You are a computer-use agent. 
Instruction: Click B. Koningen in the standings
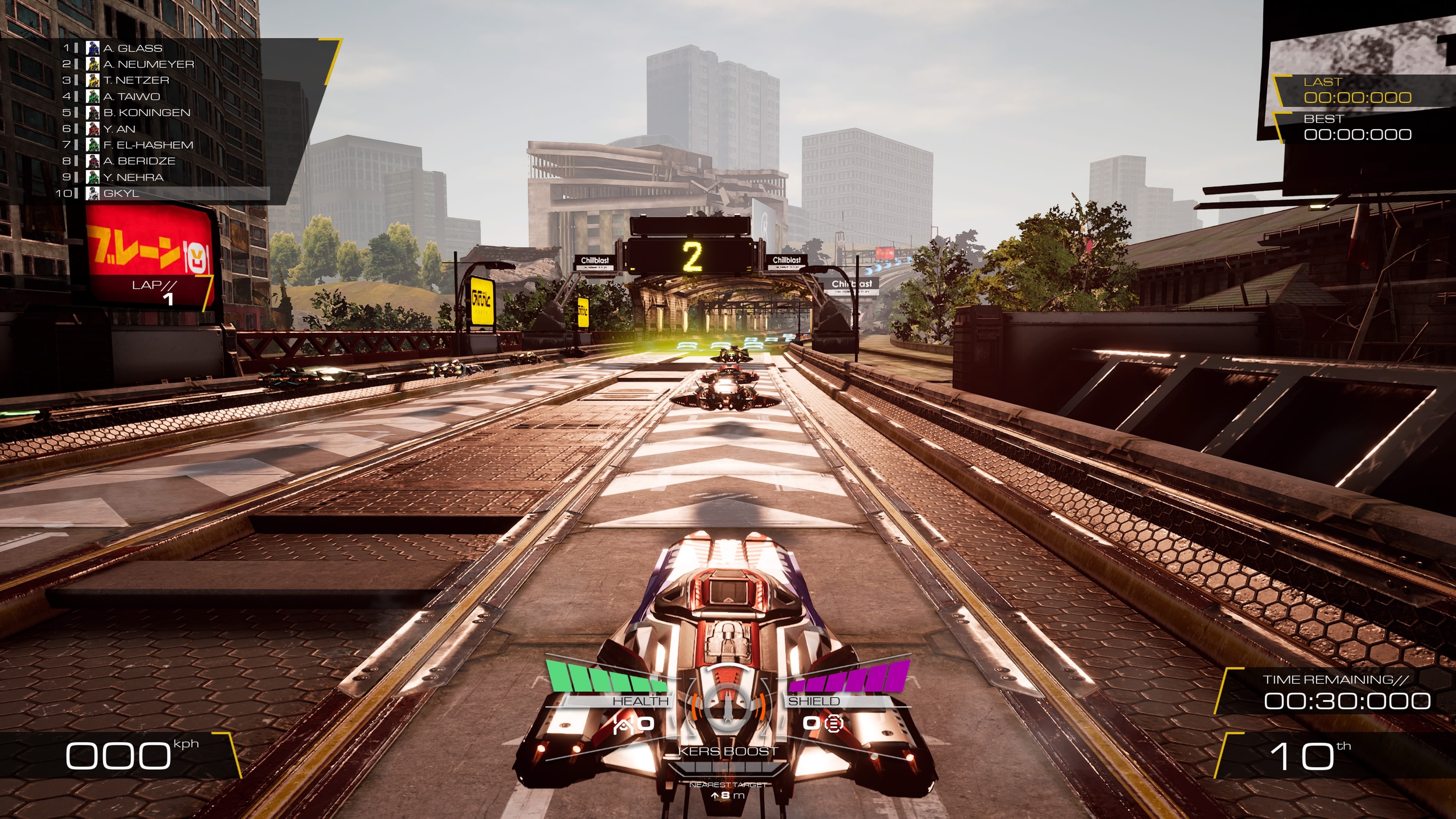146,113
